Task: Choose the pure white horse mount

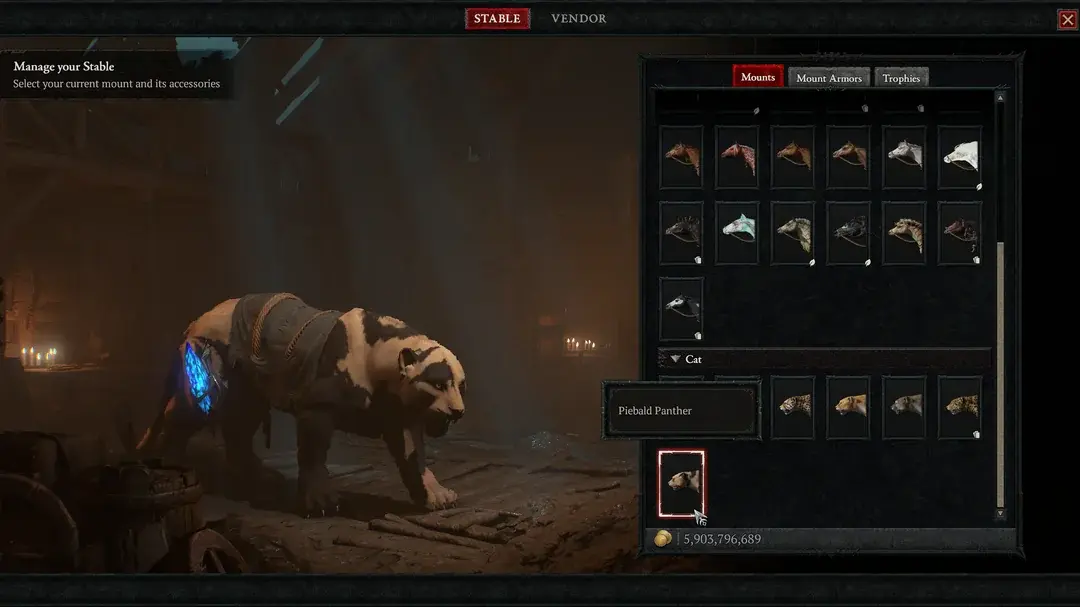Action: [x=960, y=156]
